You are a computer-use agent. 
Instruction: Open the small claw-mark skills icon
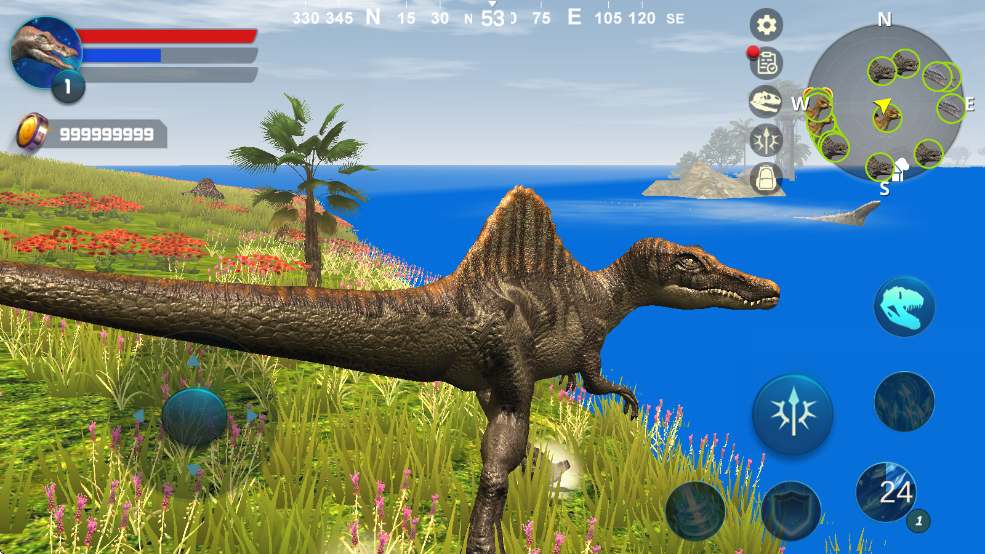pyautogui.click(x=767, y=140)
